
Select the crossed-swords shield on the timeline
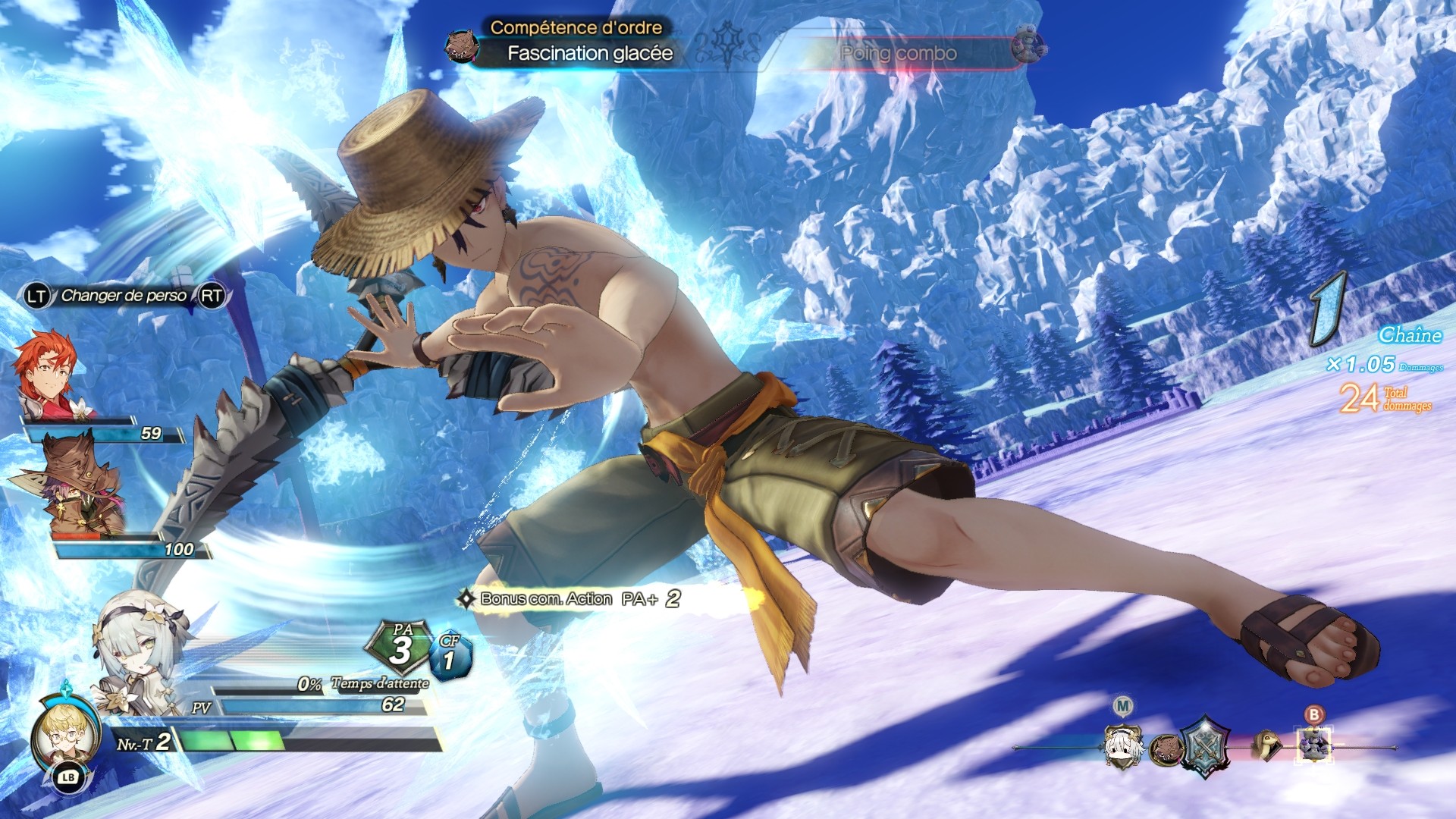pyautogui.click(x=1205, y=746)
